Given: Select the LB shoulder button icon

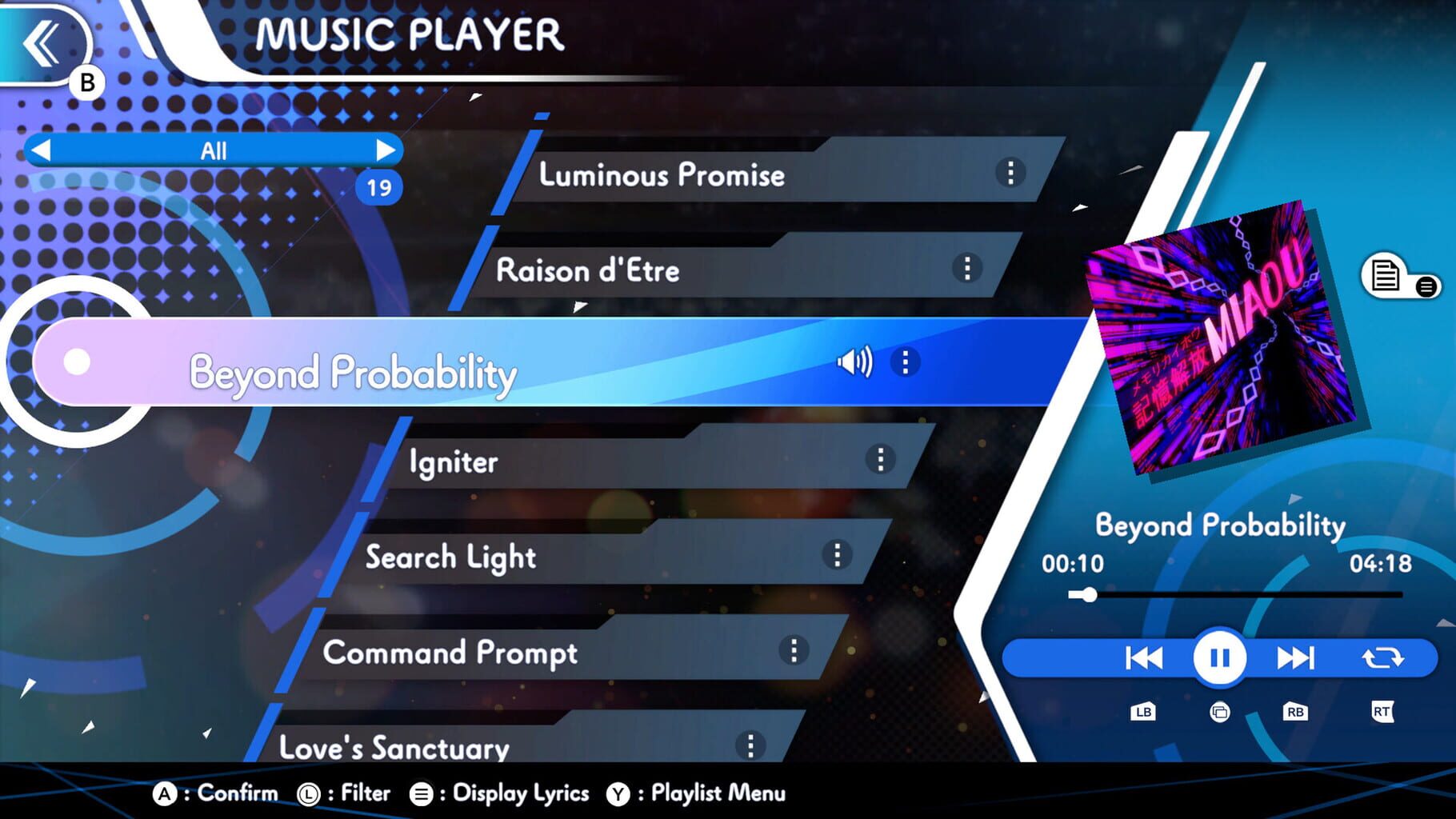Looking at the screenshot, I should (1142, 711).
